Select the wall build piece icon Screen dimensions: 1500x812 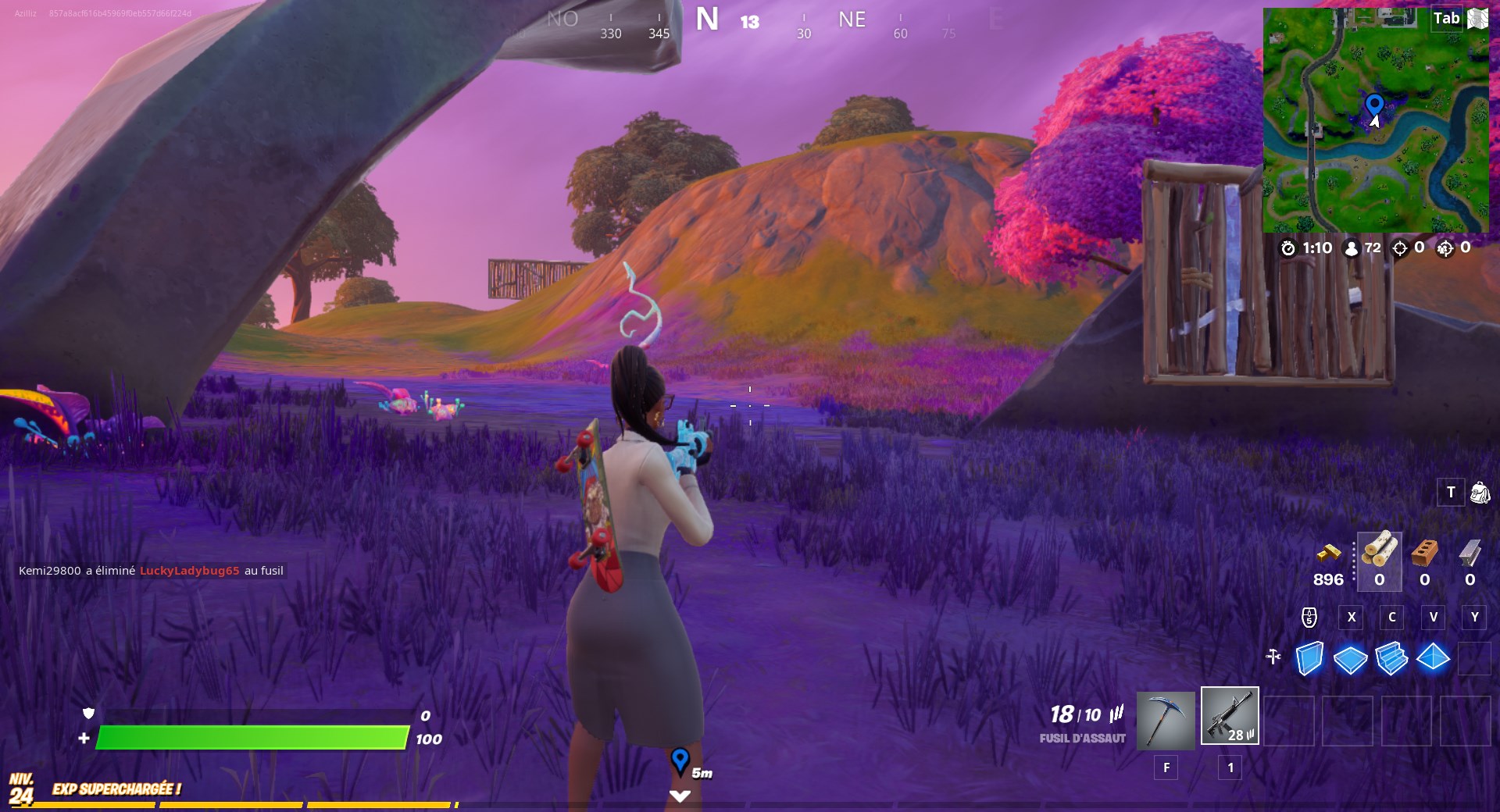click(1309, 658)
